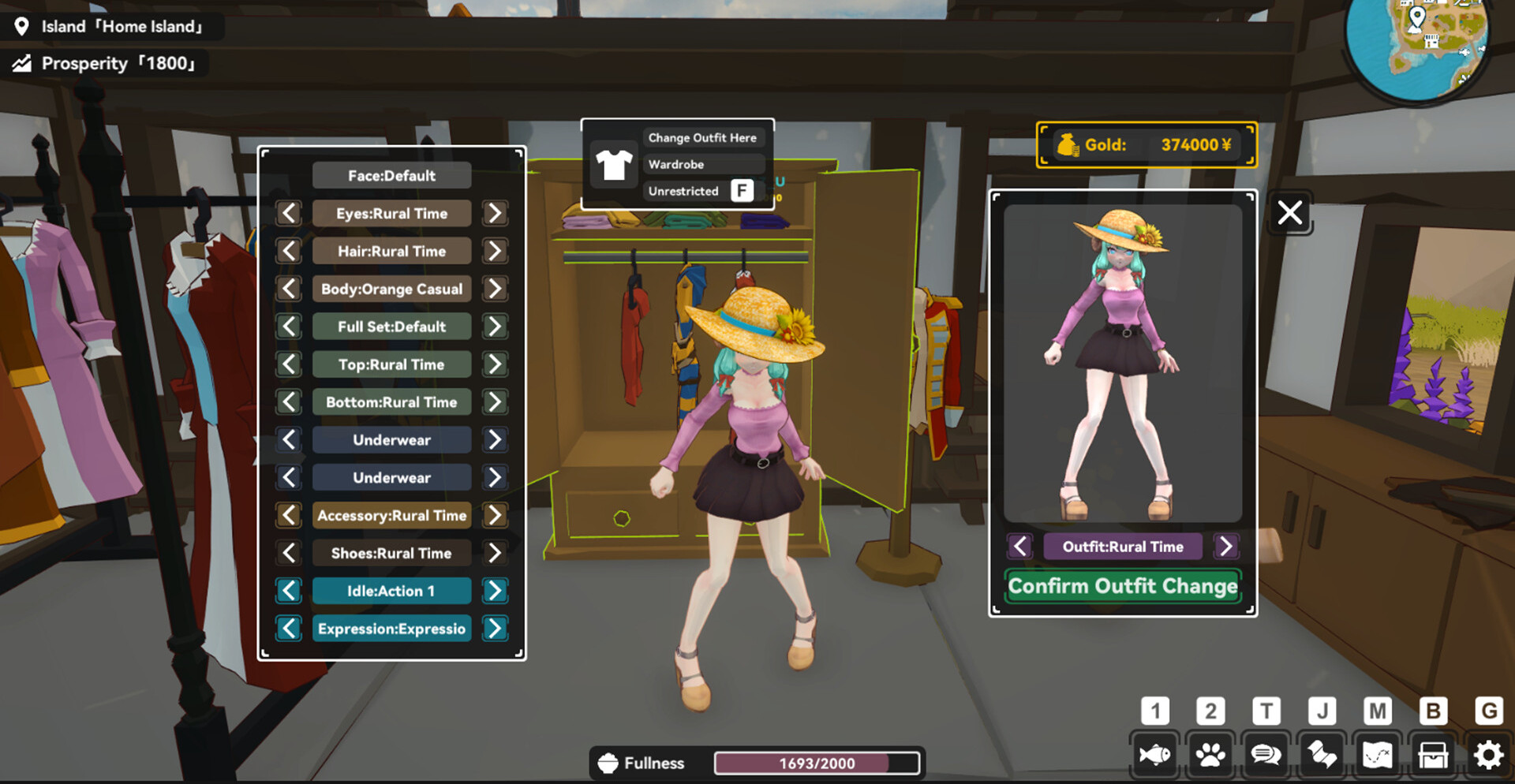Image resolution: width=1515 pixels, height=784 pixels.
Task: Go to previous Outfit preset
Action: click(x=1020, y=546)
